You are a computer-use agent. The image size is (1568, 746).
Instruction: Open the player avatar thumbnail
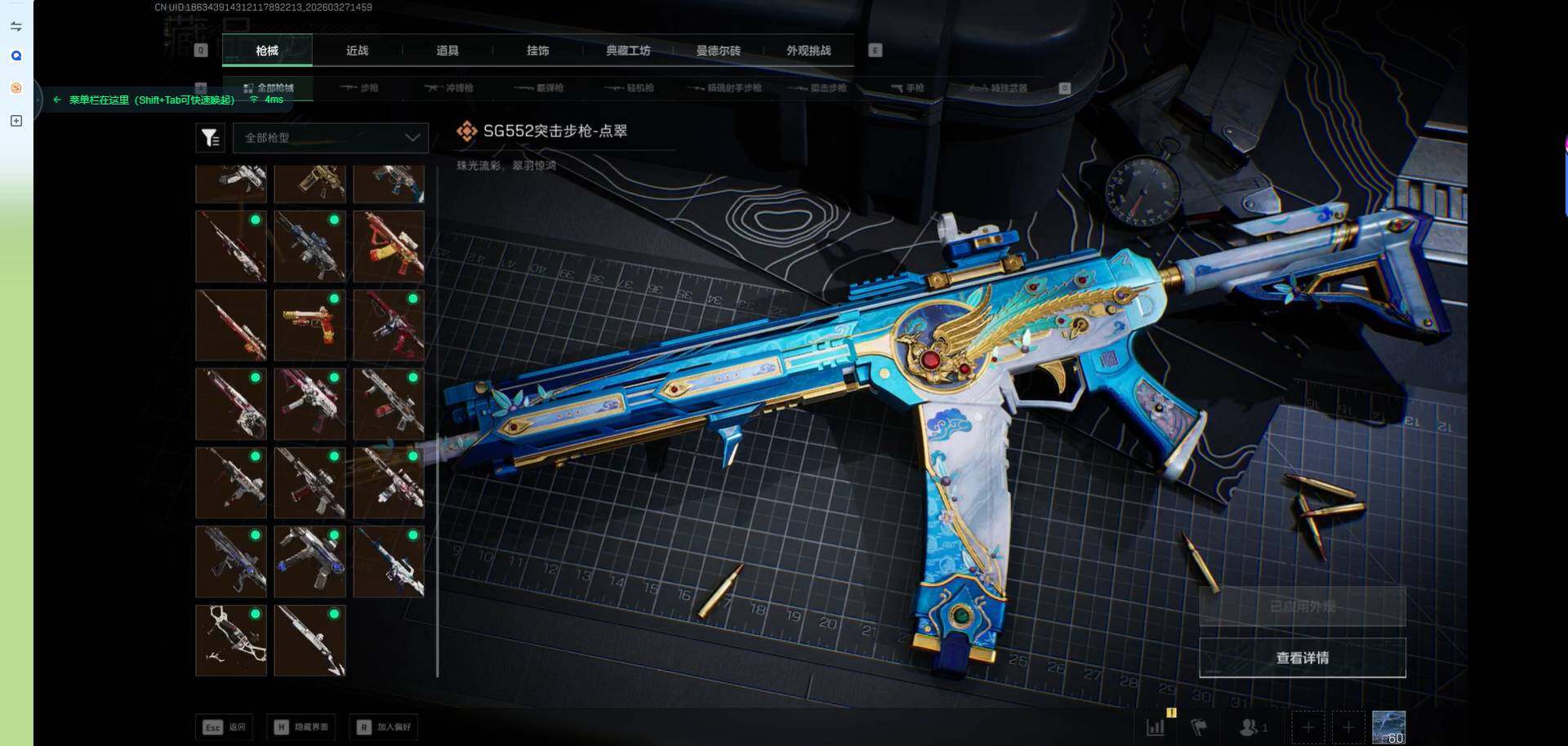click(1388, 726)
